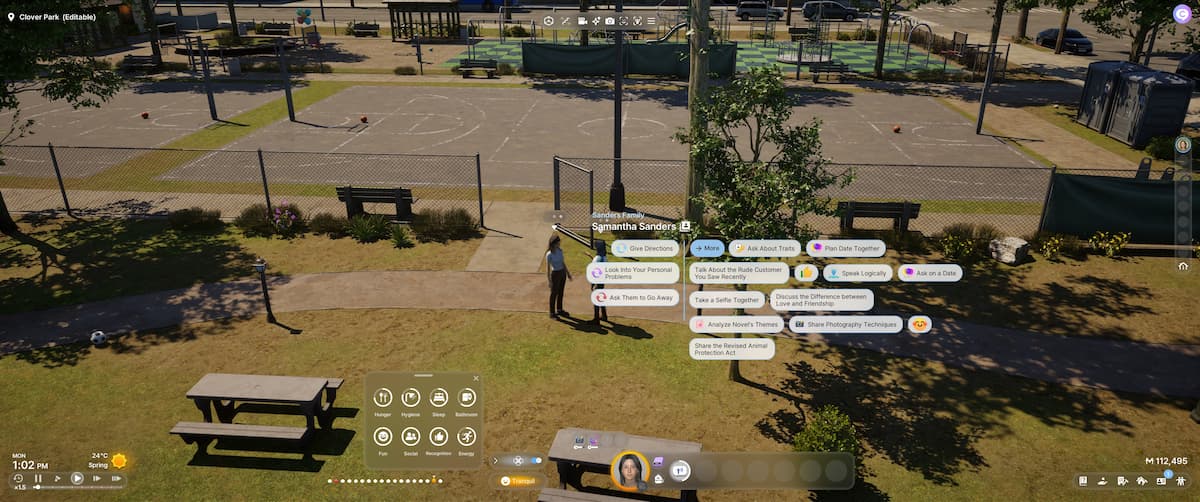Image resolution: width=1200 pixels, height=502 pixels.
Task: Select Share Photography Techniques
Action: [845, 324]
